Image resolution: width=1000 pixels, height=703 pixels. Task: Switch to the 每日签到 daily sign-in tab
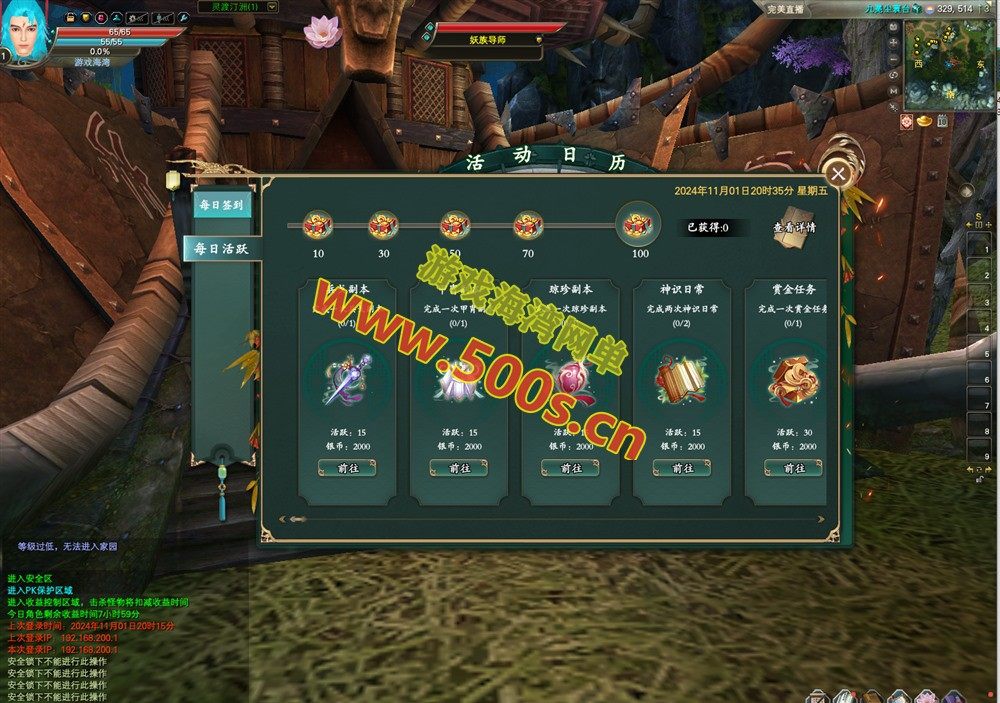(221, 204)
